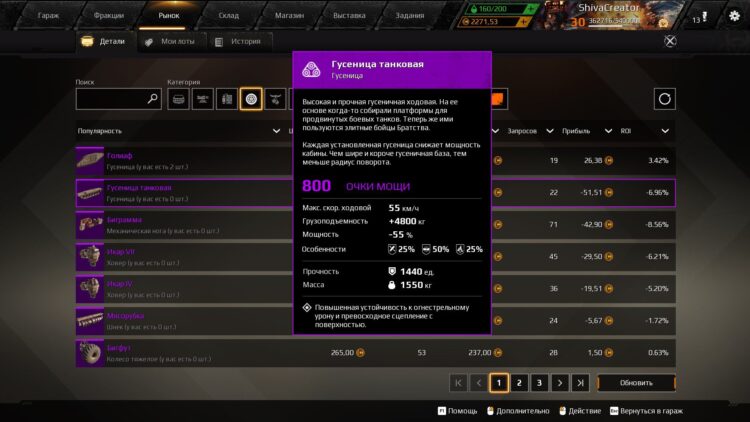The height and width of the screenshot is (422, 750).
Task: Jump to page 3 of listings
Action: click(539, 382)
